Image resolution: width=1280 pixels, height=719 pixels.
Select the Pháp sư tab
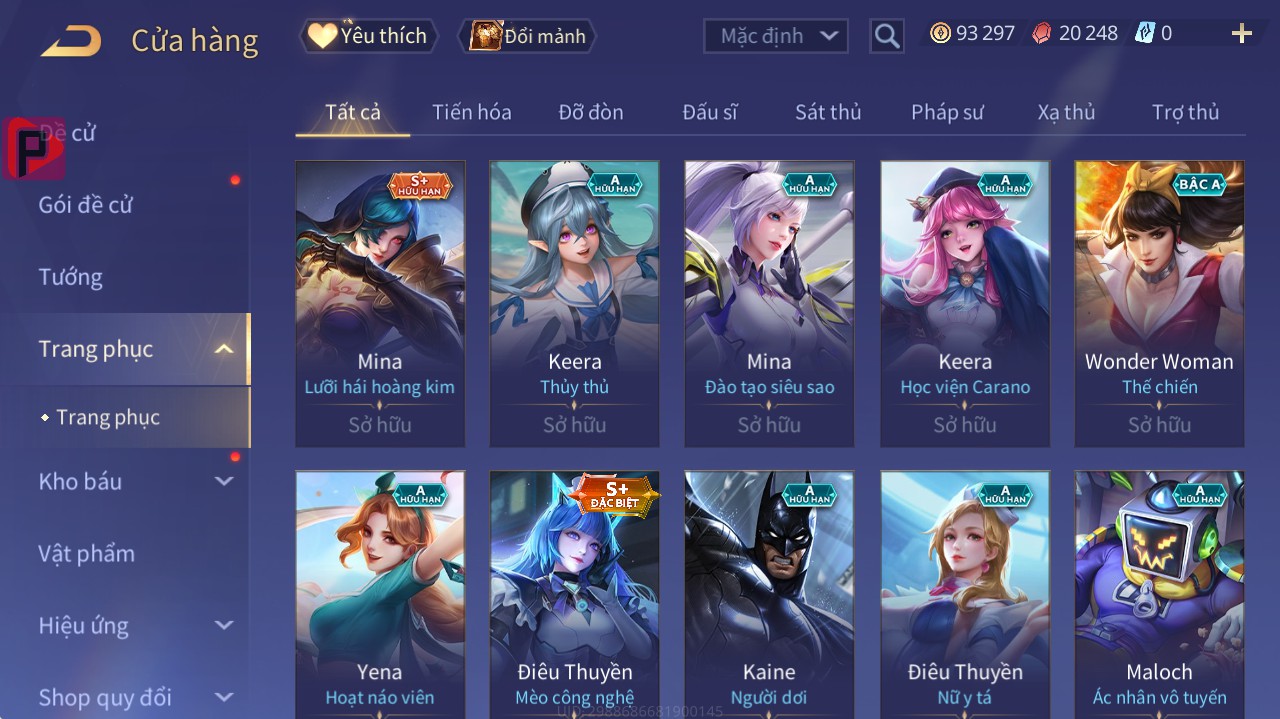[x=946, y=112]
